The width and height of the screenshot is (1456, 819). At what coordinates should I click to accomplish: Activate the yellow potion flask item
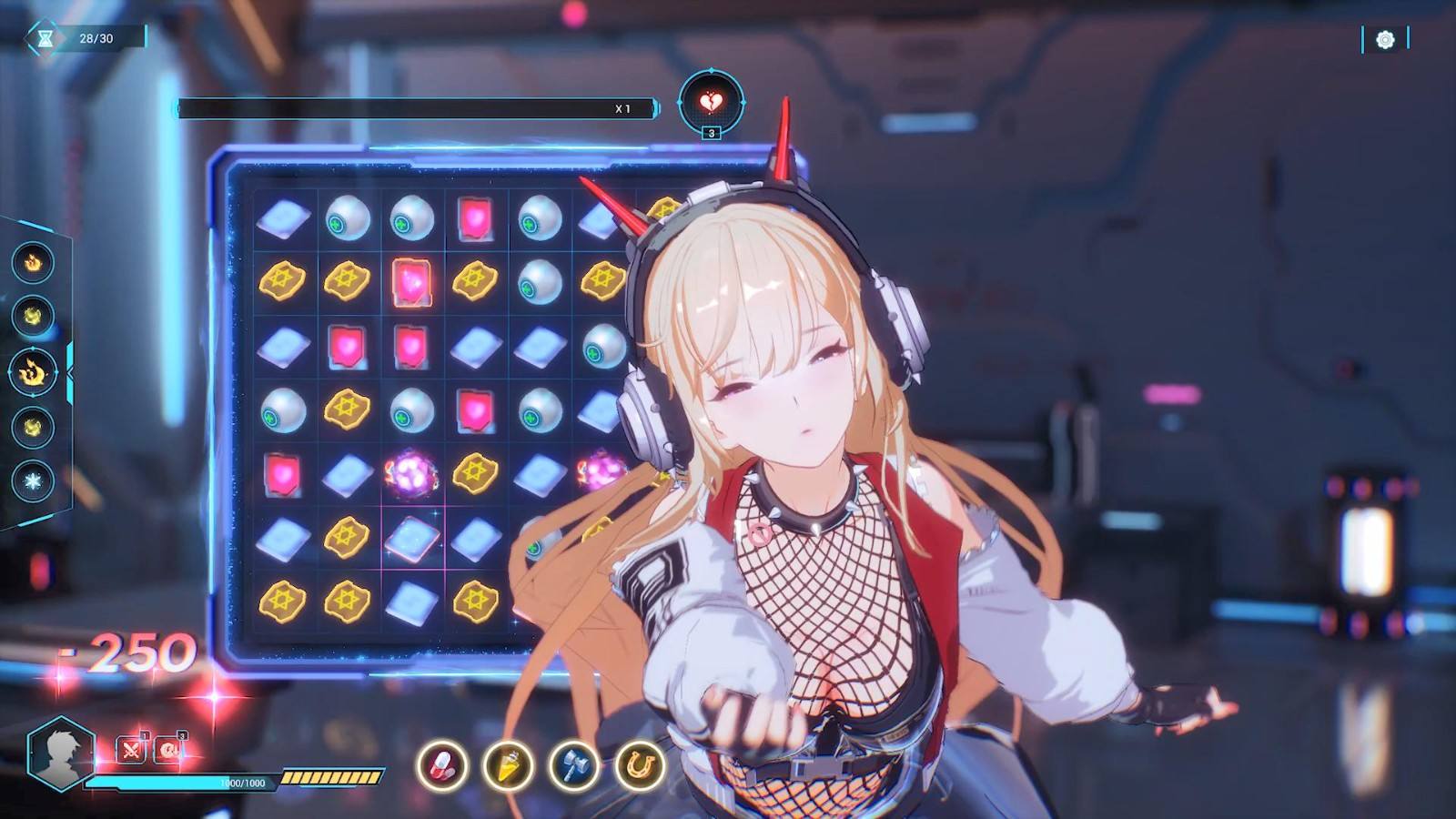click(x=508, y=764)
